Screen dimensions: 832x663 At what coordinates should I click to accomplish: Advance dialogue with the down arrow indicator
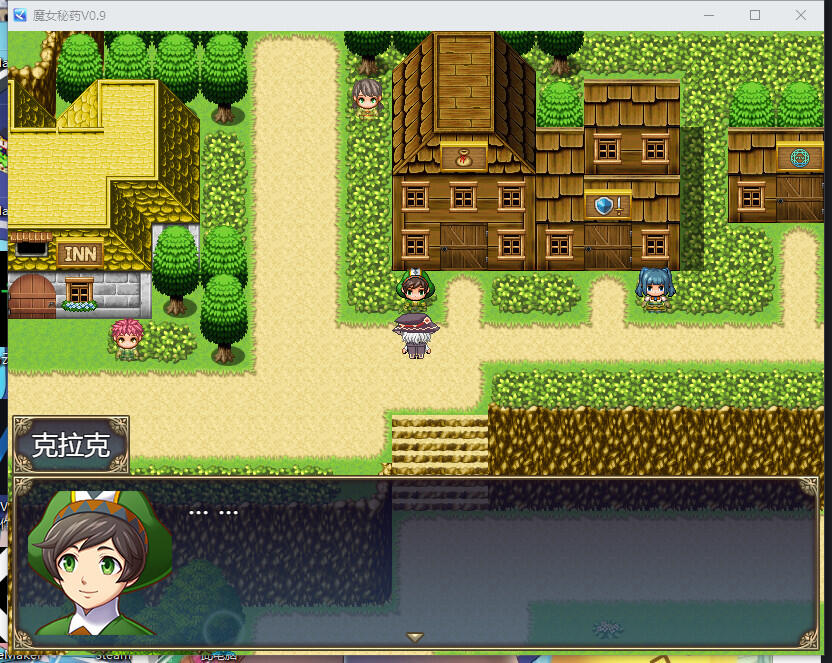[x=415, y=637]
